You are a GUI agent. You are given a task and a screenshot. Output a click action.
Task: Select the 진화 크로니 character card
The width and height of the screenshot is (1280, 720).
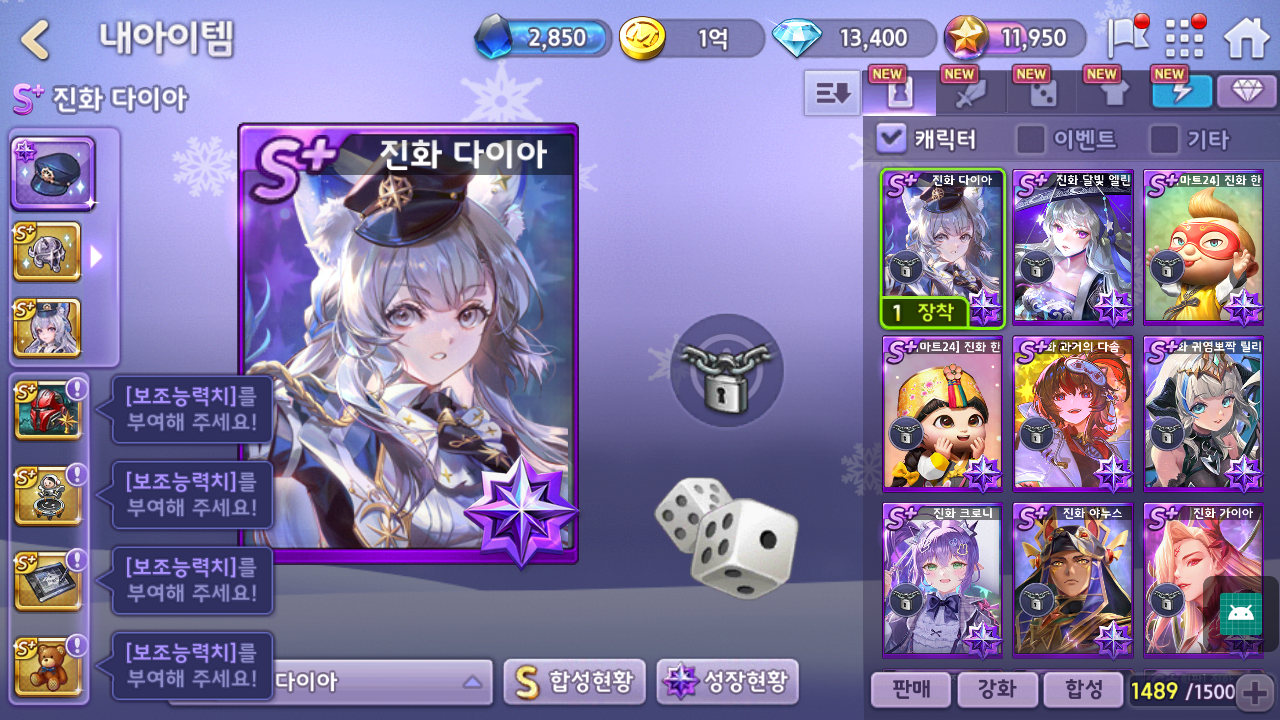(942, 580)
